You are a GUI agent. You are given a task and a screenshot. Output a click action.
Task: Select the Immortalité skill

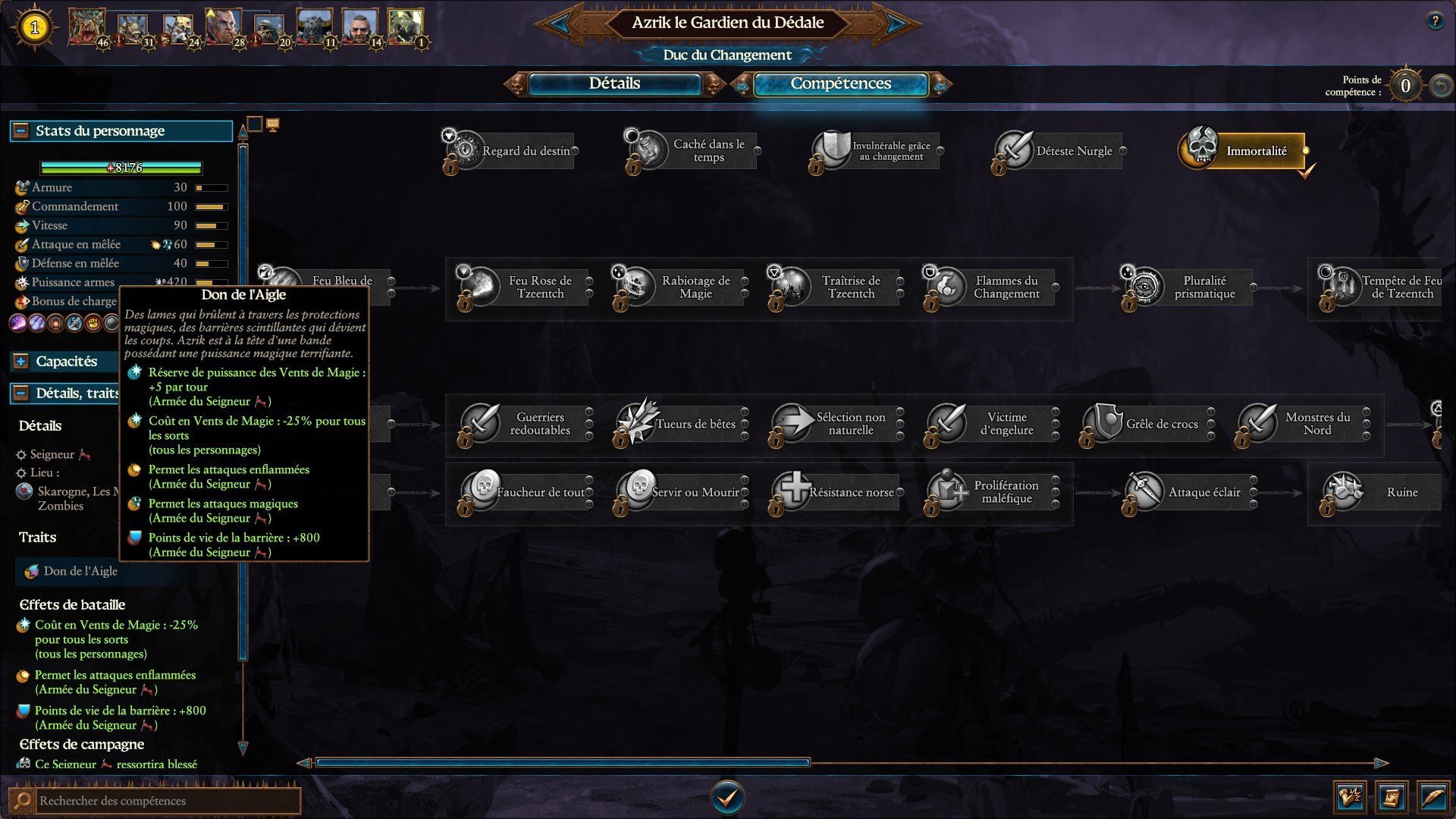point(1244,151)
